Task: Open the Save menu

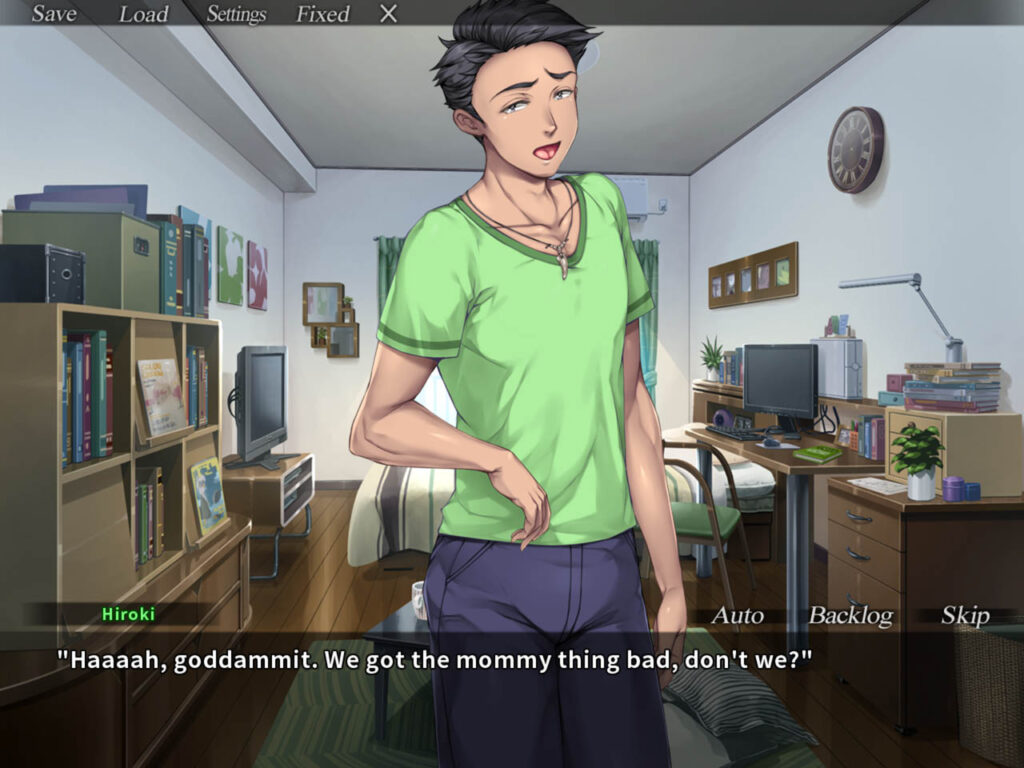Action: point(54,14)
